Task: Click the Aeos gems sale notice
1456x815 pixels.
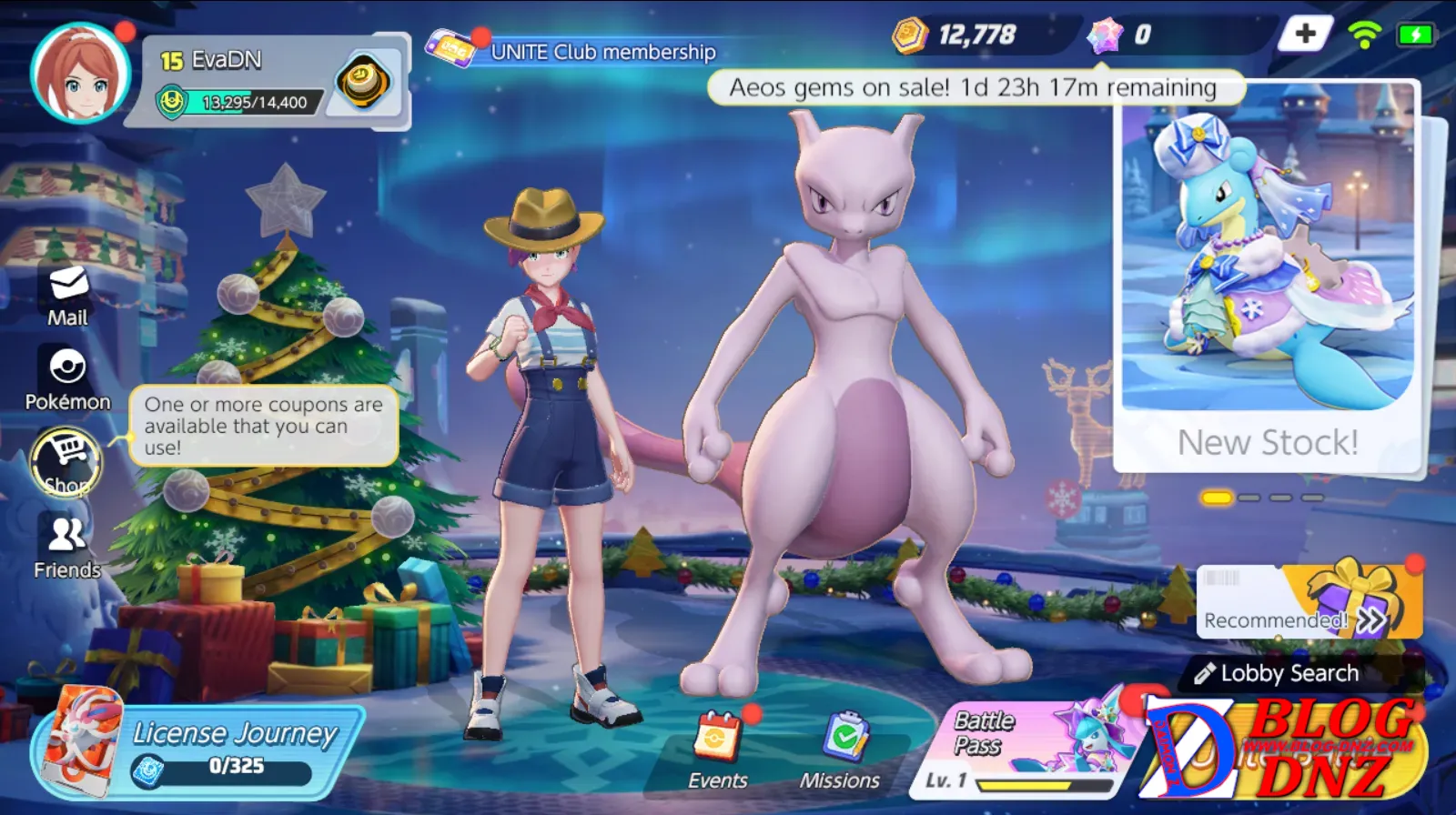Action: [x=973, y=88]
